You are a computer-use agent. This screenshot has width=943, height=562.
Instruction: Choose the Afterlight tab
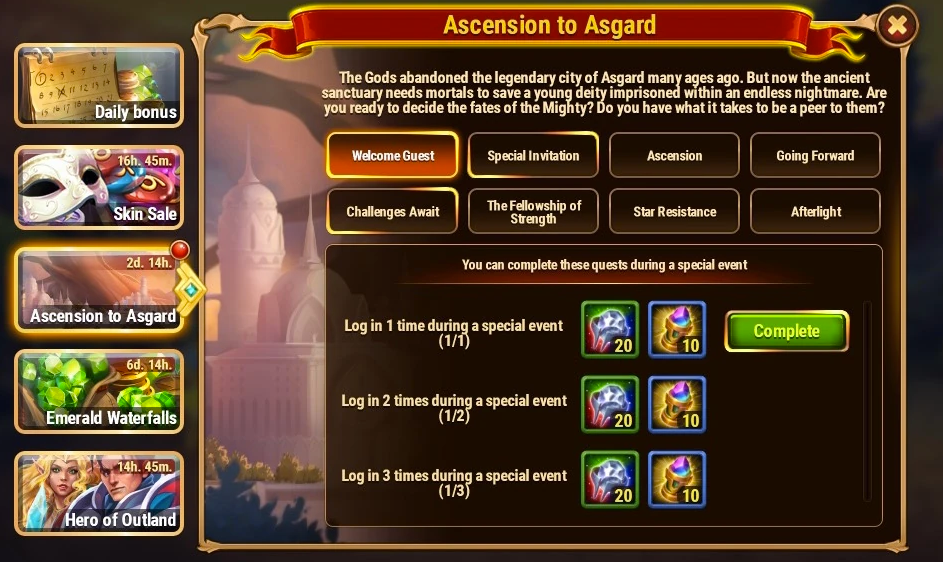point(815,211)
